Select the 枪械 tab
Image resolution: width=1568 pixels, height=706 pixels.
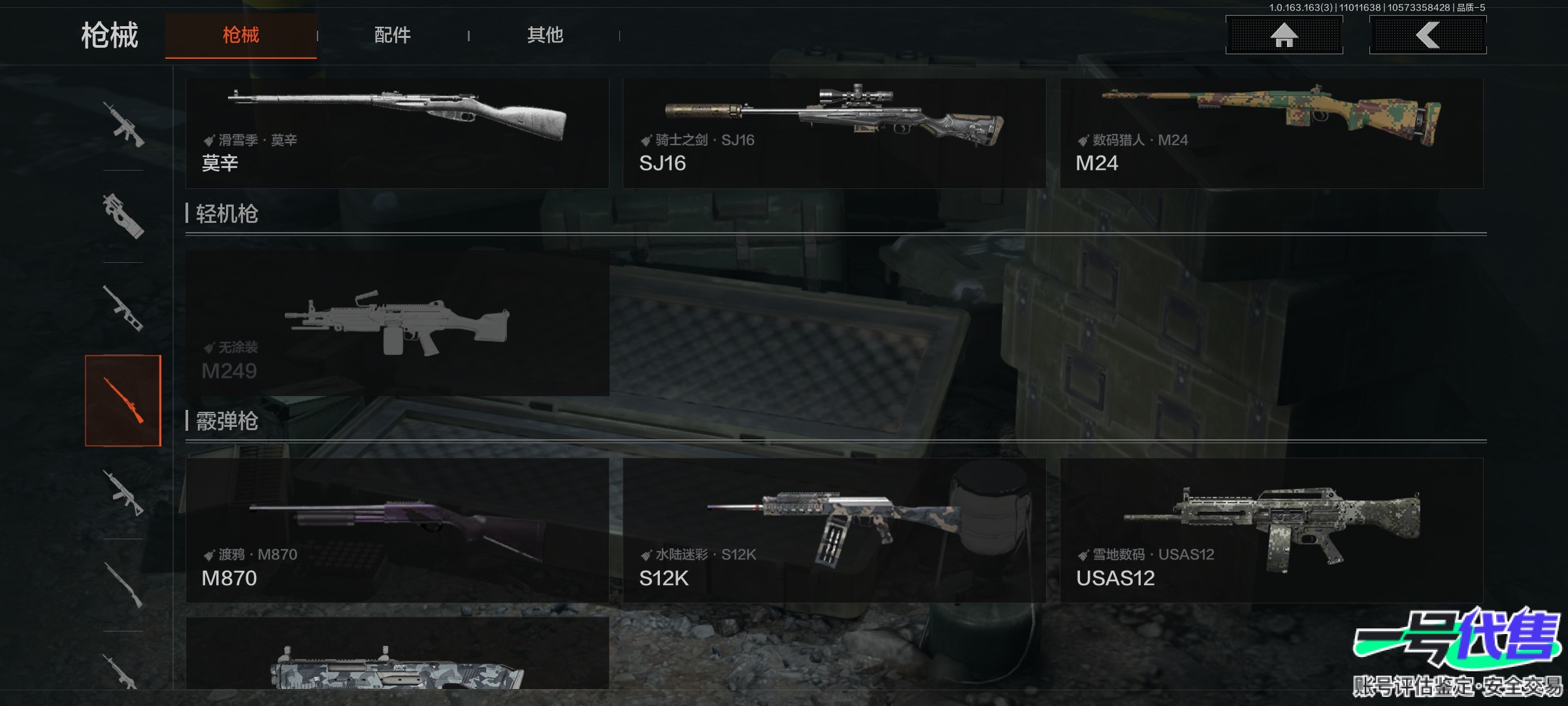click(240, 35)
